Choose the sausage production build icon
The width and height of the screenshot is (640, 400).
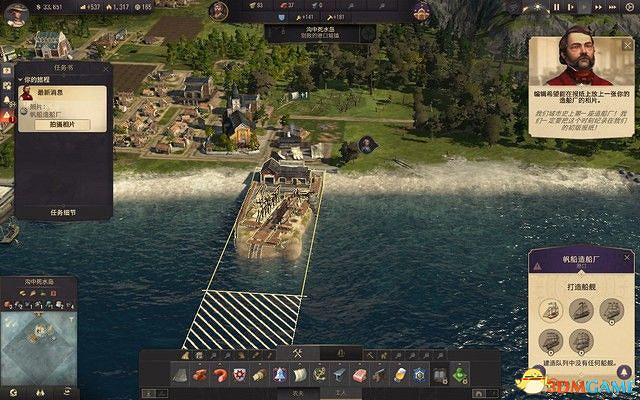(x=218, y=374)
